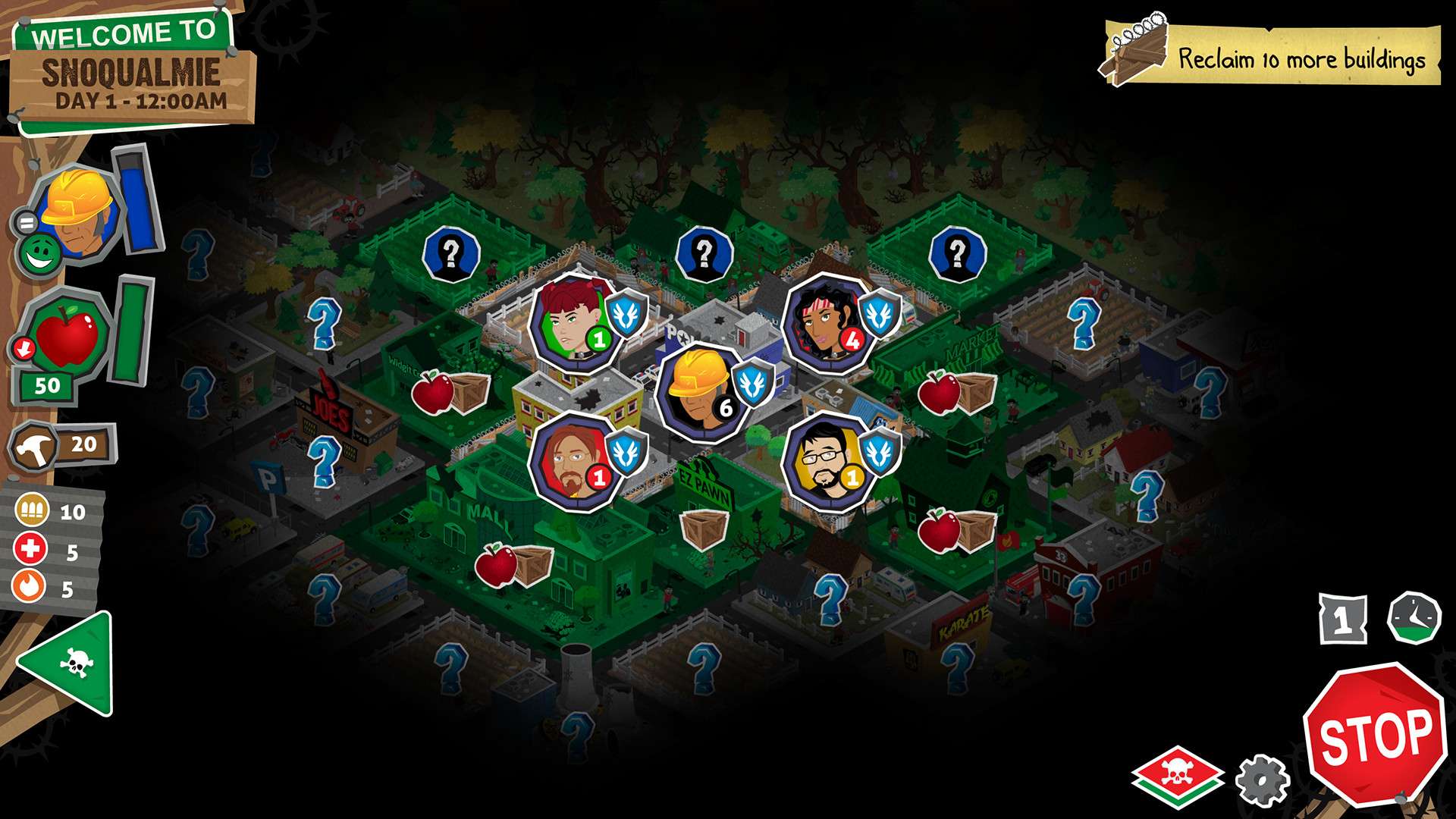Click the apple food reward near the Mall
Viewport: 1456px width, 819px height.
click(x=497, y=565)
